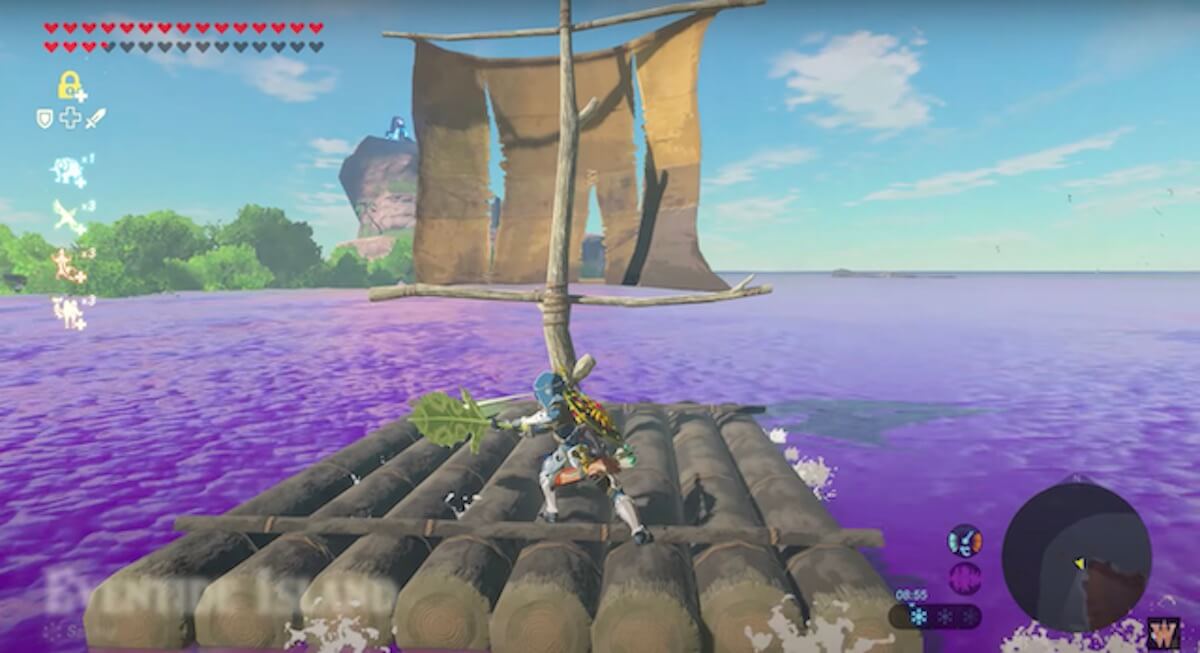1200x653 pixels.
Task: Click the yellow padlock icon
Action: 69,86
